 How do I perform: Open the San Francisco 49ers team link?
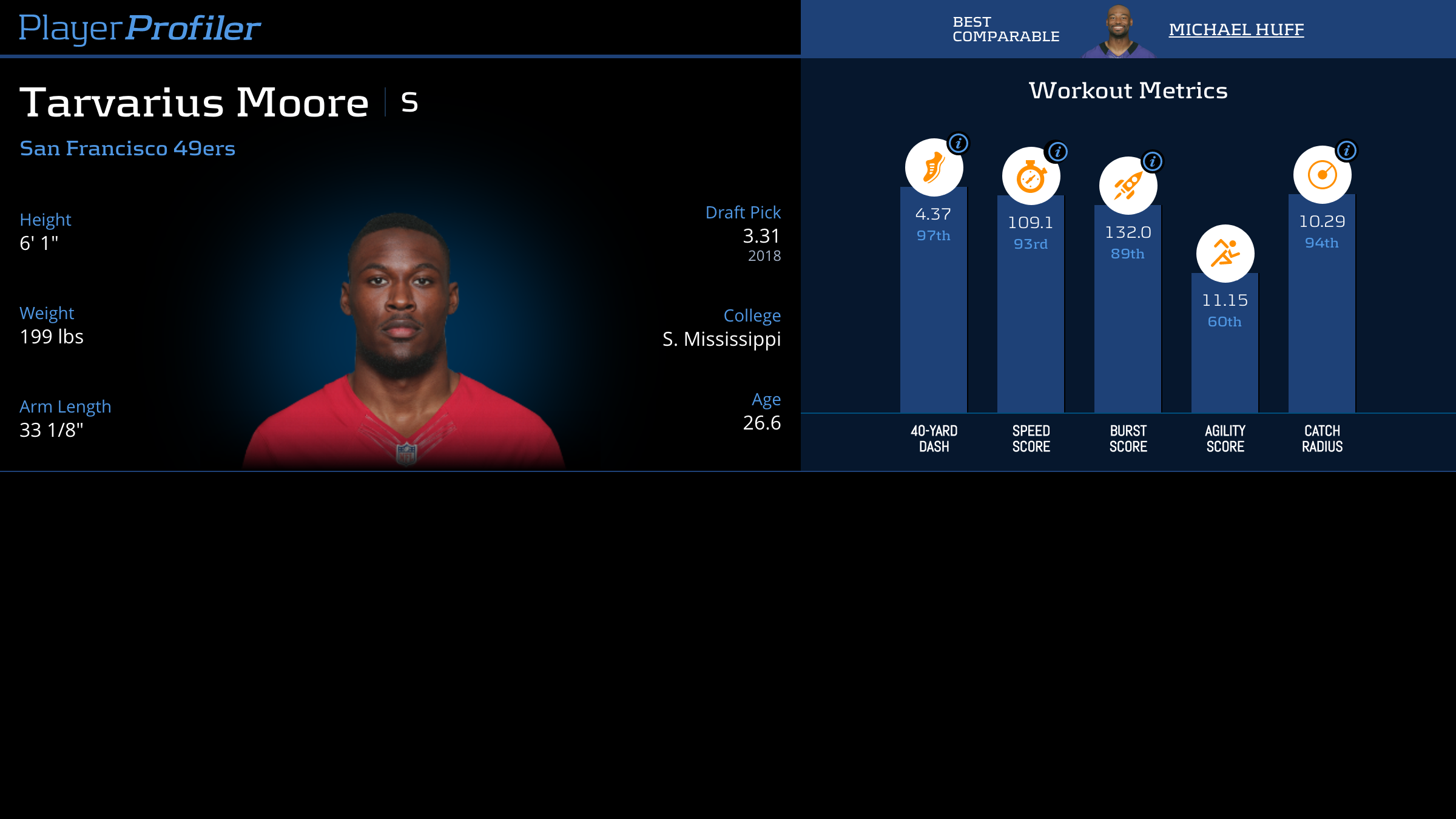[x=127, y=149]
